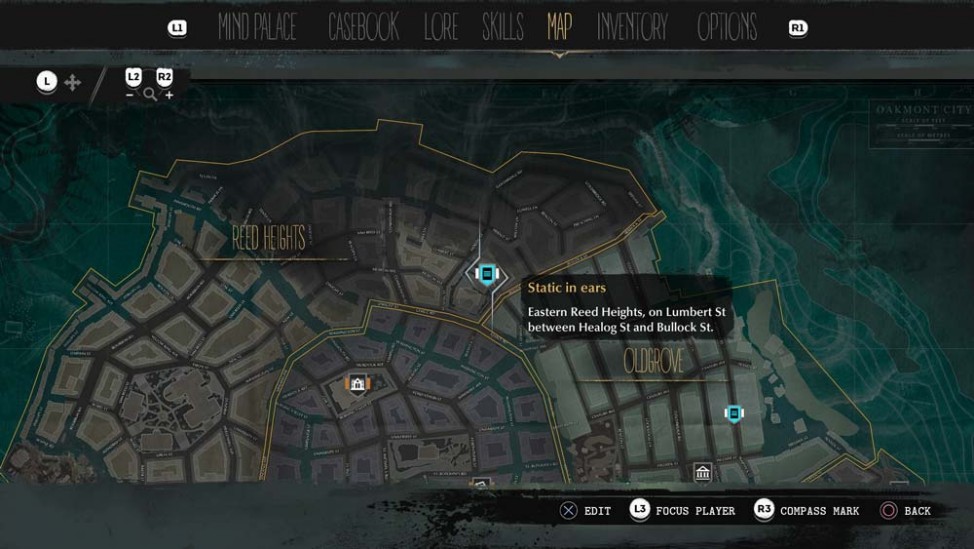Open the Mind Palace tab

(x=257, y=28)
